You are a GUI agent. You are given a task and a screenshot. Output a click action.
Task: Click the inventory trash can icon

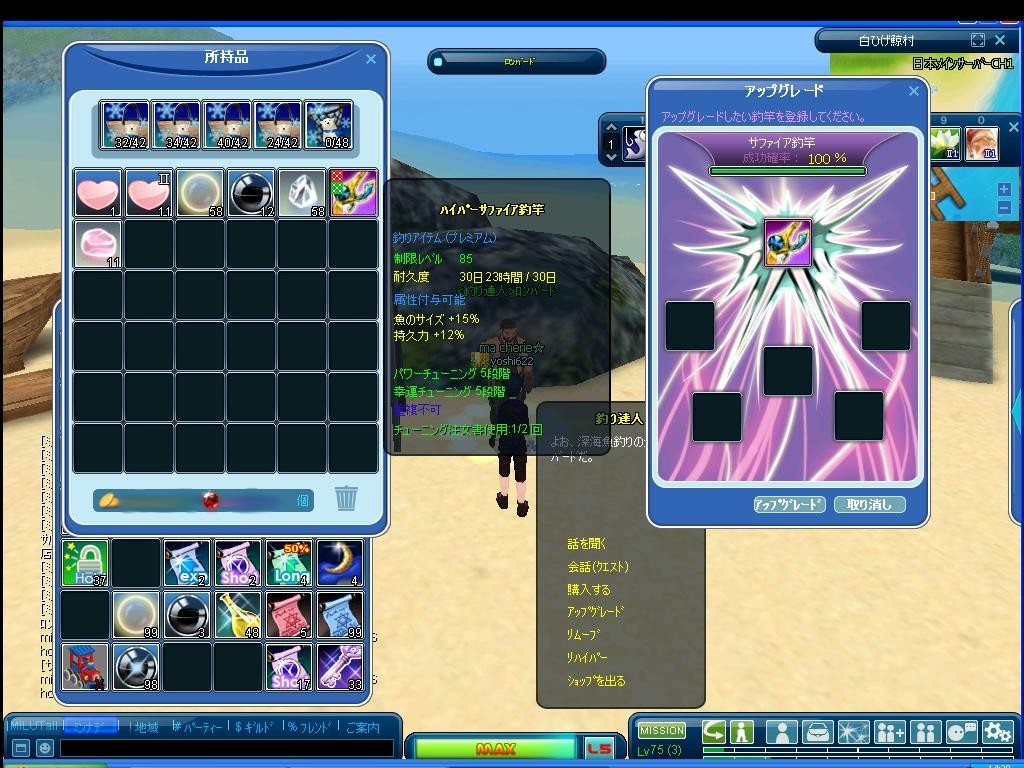(x=346, y=498)
